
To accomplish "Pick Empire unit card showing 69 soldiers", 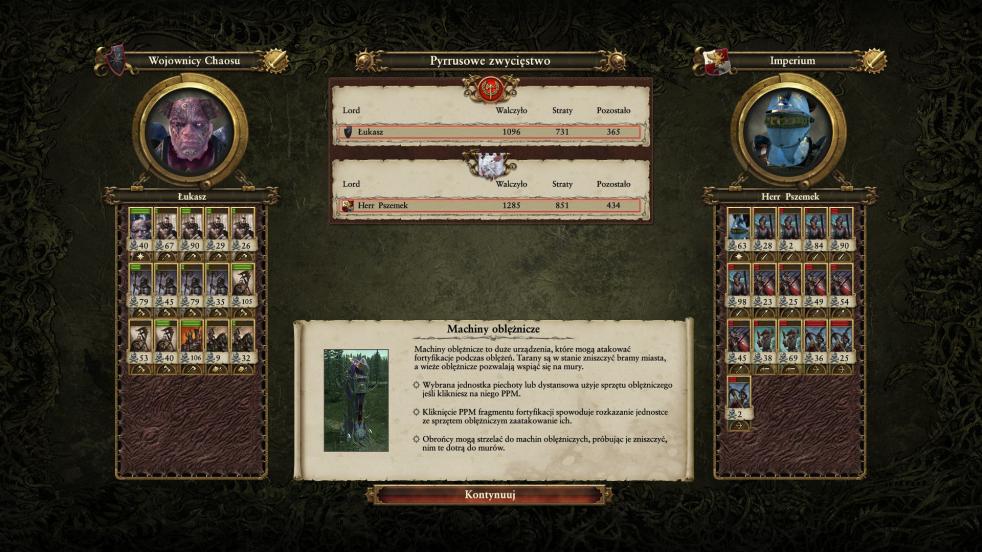I will 790,342.
